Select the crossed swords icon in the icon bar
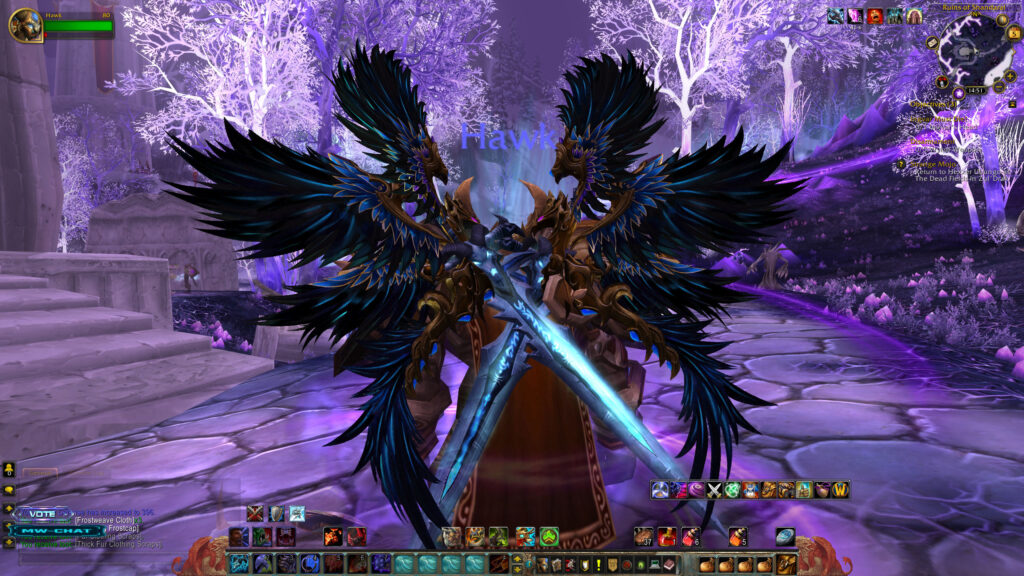The height and width of the screenshot is (576, 1024). pyautogui.click(x=714, y=490)
